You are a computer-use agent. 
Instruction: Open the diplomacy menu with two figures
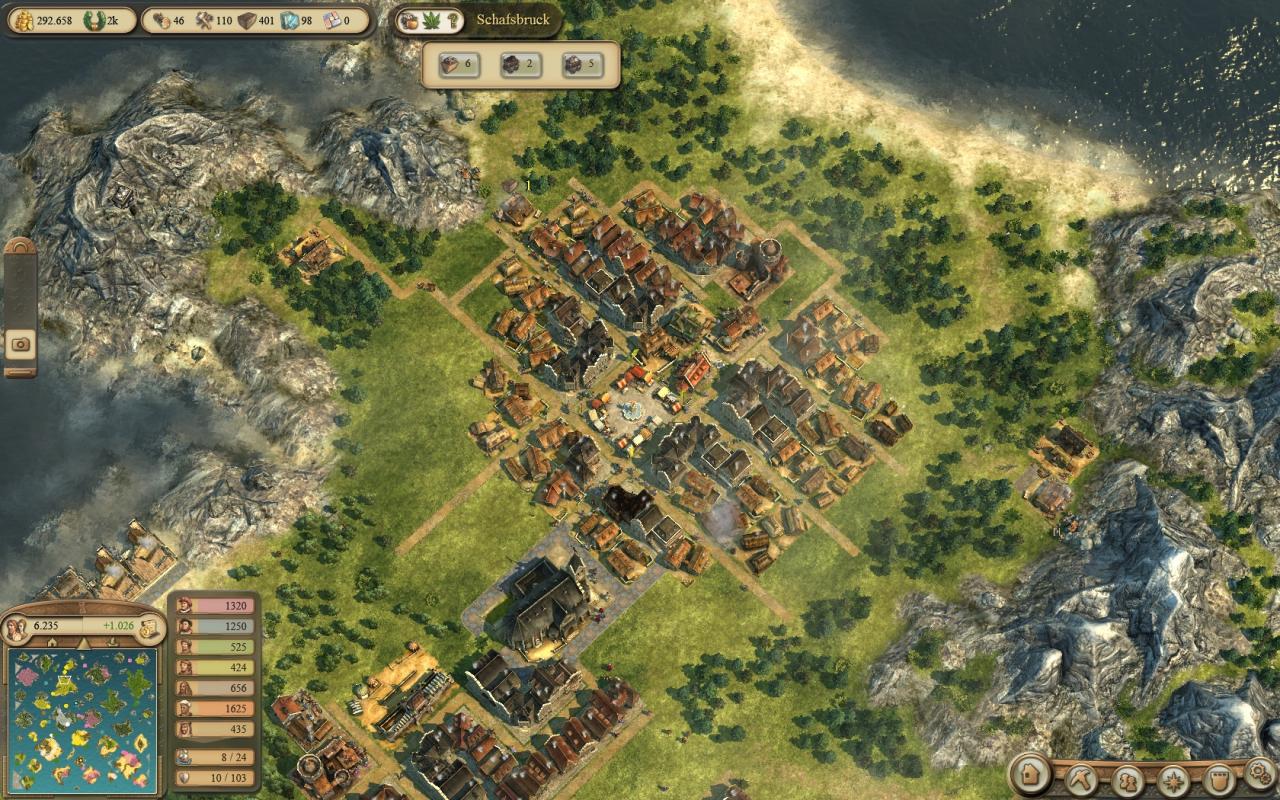click(x=1128, y=778)
